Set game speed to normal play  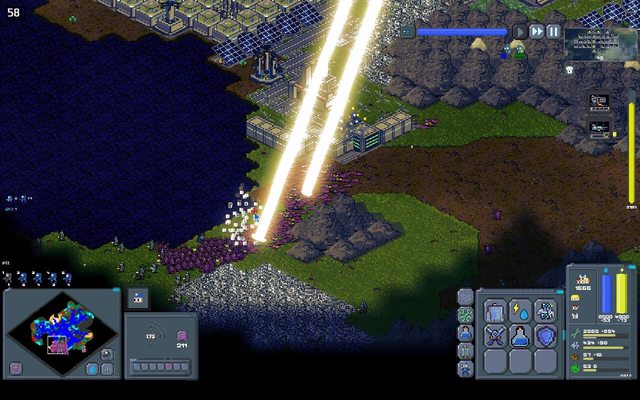coord(520,32)
